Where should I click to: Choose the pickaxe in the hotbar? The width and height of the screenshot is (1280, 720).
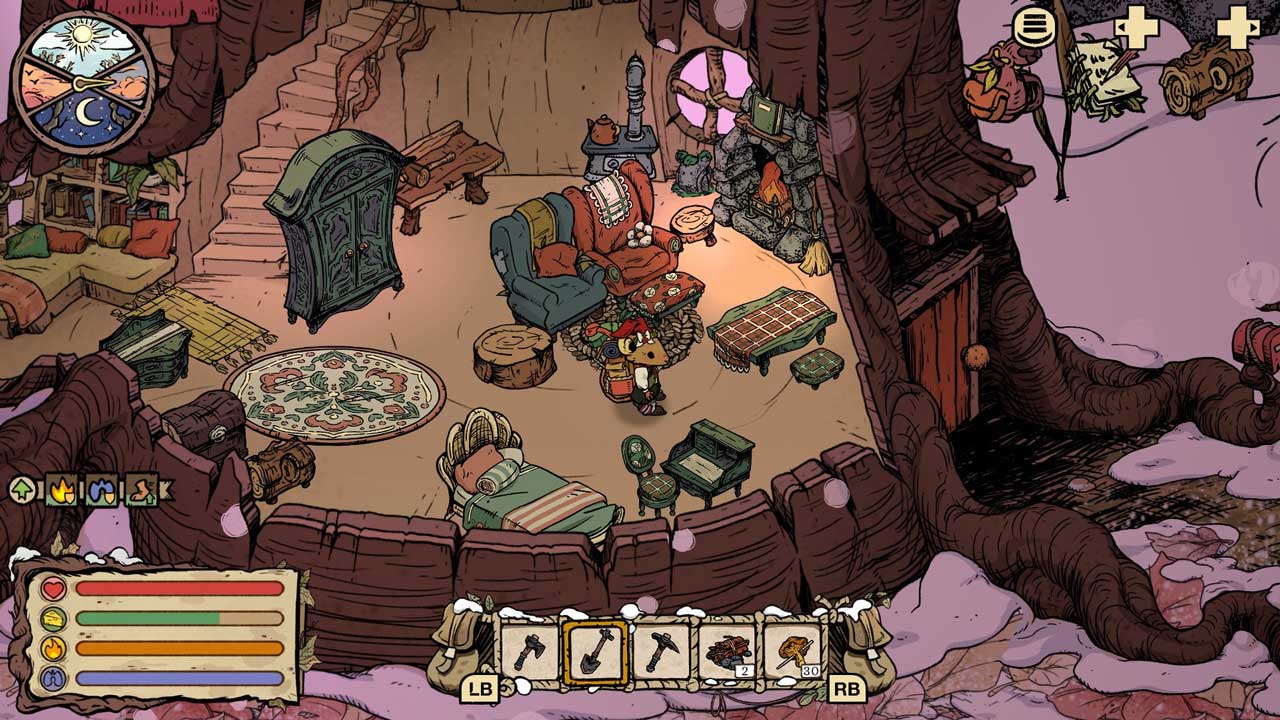[662, 651]
